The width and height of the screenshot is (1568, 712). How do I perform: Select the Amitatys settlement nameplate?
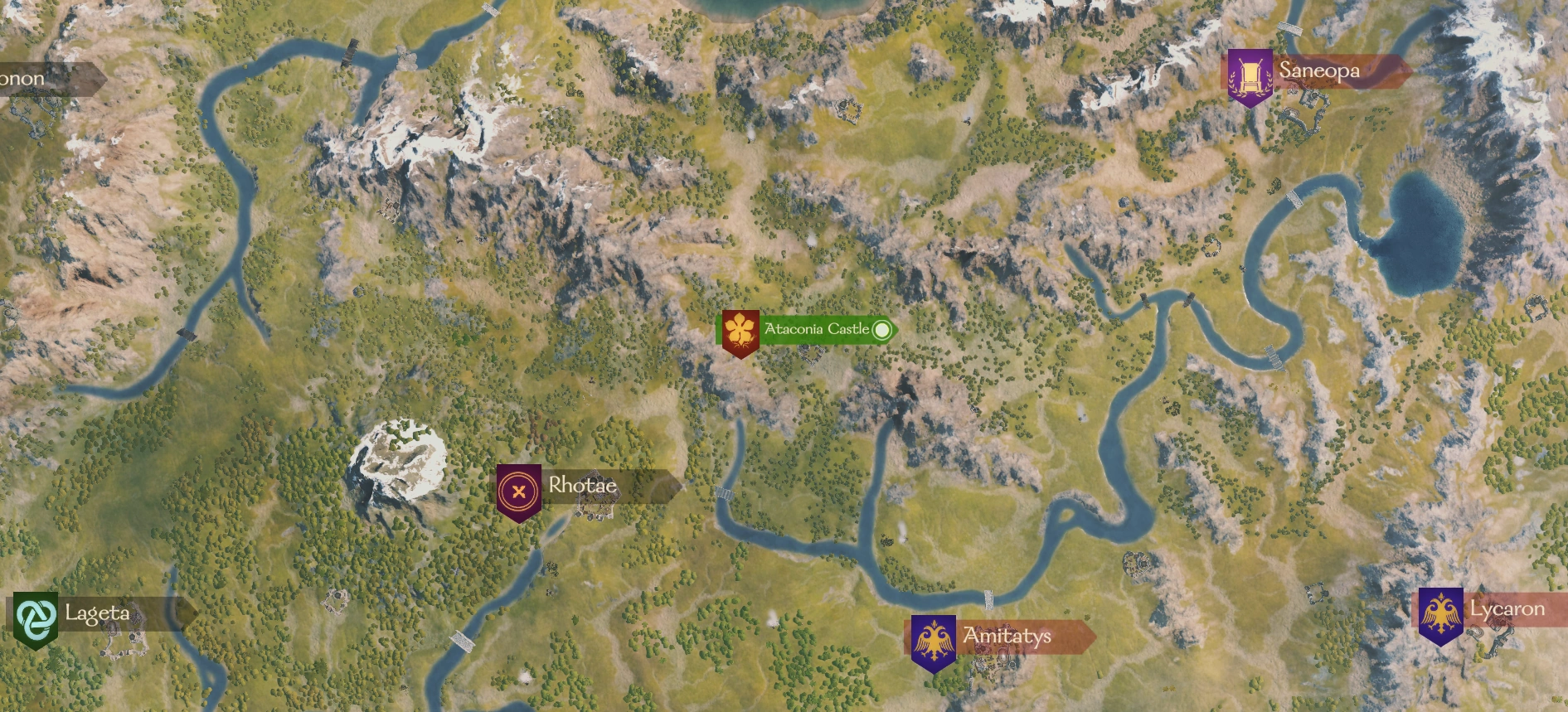[x=1006, y=637]
